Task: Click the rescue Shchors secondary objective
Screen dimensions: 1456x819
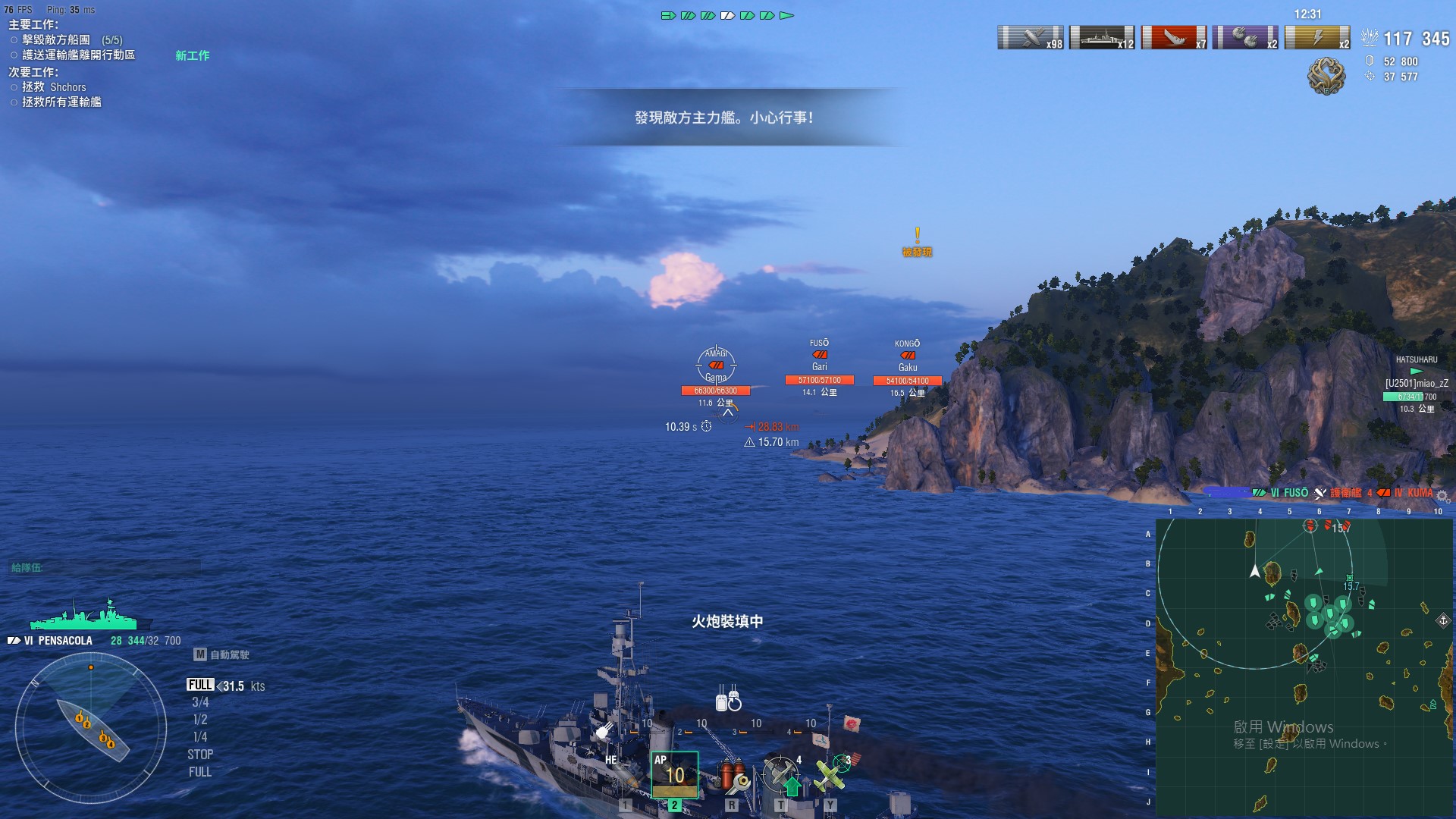Action: pos(54,87)
